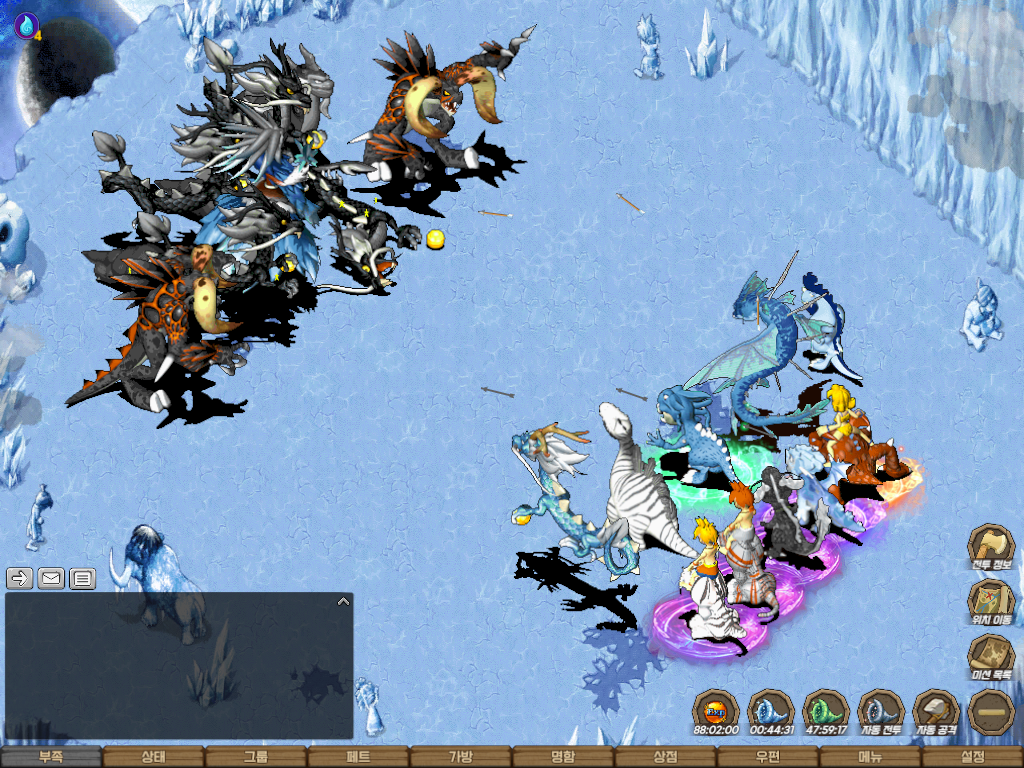Screen dimensions: 1024x768
Task: Click the envelope button above chat box
Action: (x=51, y=577)
